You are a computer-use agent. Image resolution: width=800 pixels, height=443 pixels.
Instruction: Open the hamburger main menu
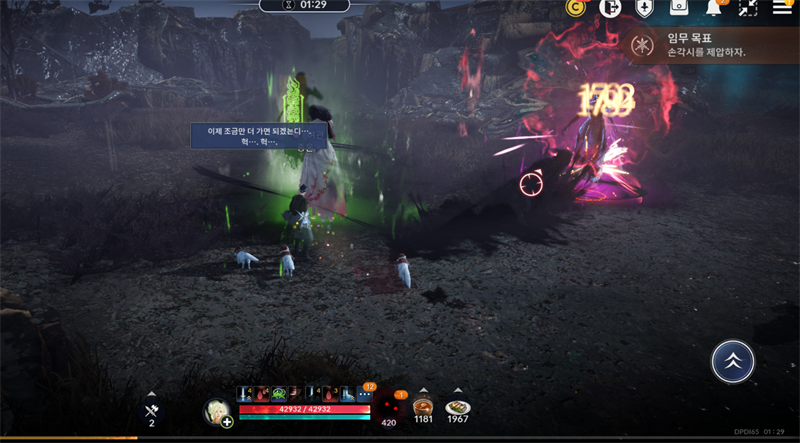(x=782, y=8)
